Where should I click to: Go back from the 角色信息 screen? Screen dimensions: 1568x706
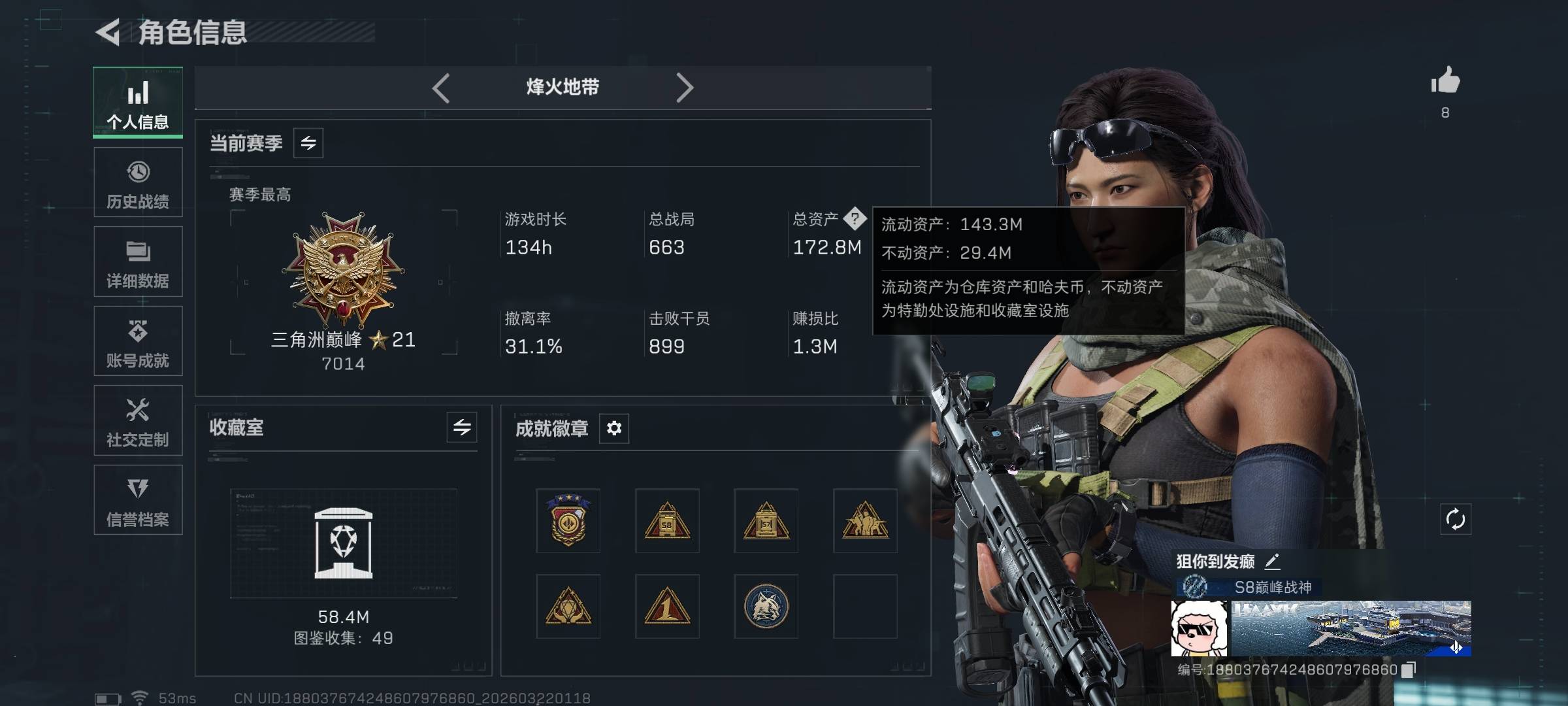point(108,32)
